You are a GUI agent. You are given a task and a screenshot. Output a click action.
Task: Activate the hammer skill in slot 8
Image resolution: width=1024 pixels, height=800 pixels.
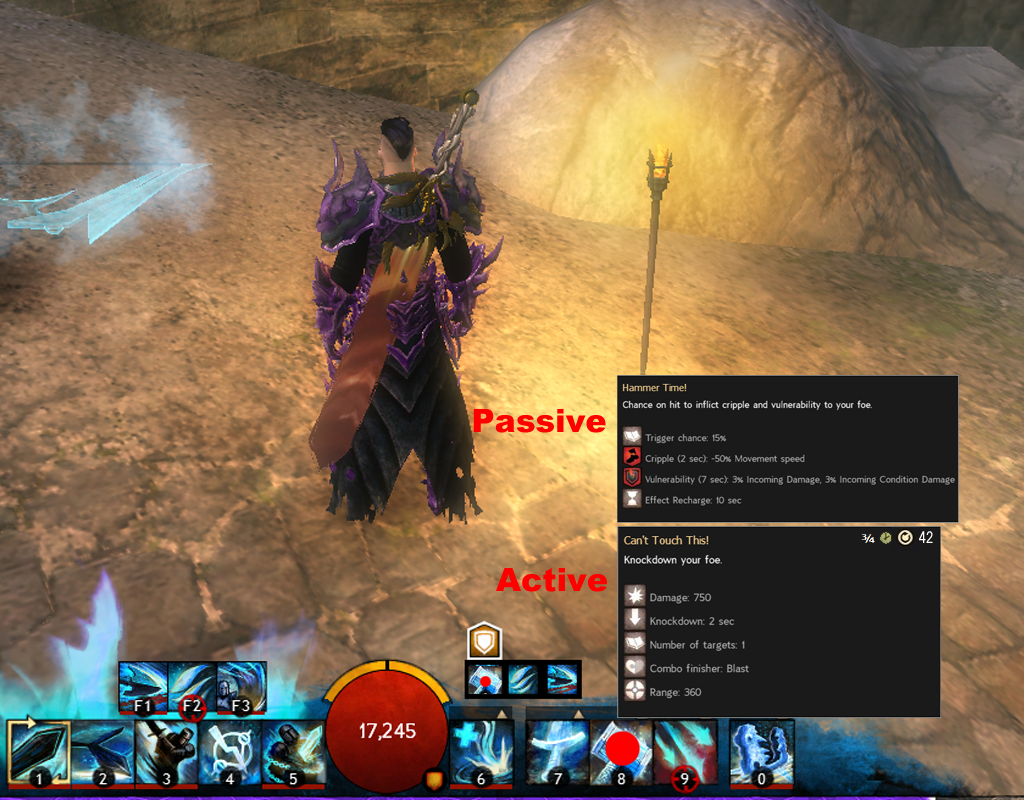pos(621,752)
